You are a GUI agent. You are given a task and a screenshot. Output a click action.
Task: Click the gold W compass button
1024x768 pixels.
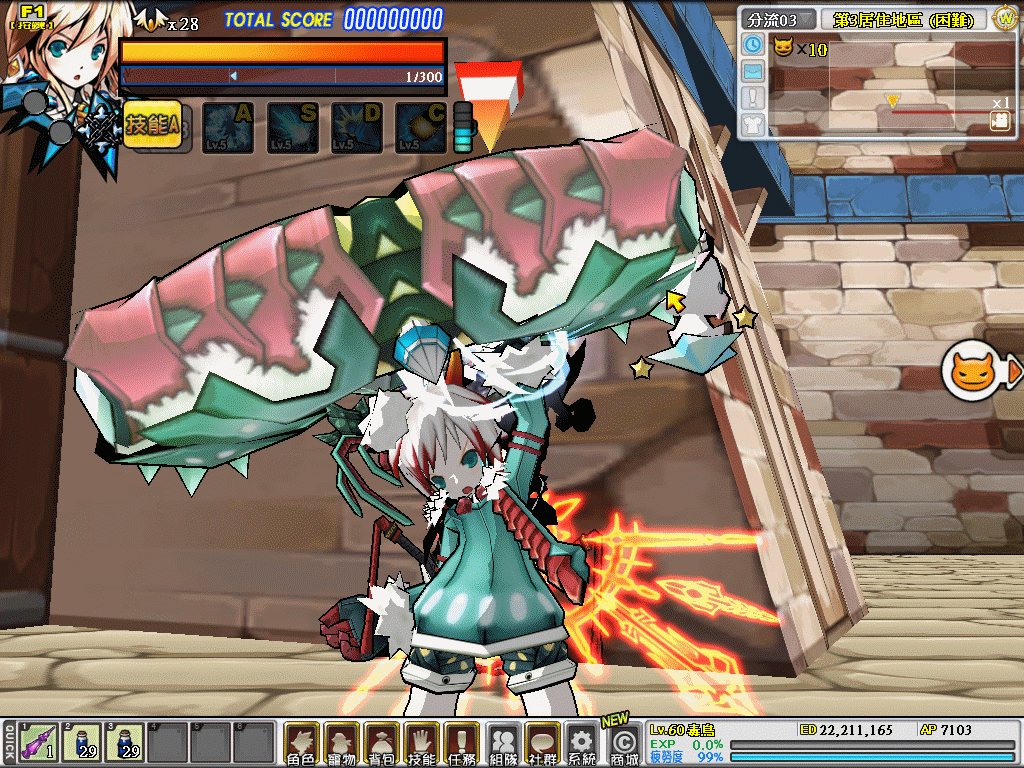pyautogui.click(x=1005, y=18)
